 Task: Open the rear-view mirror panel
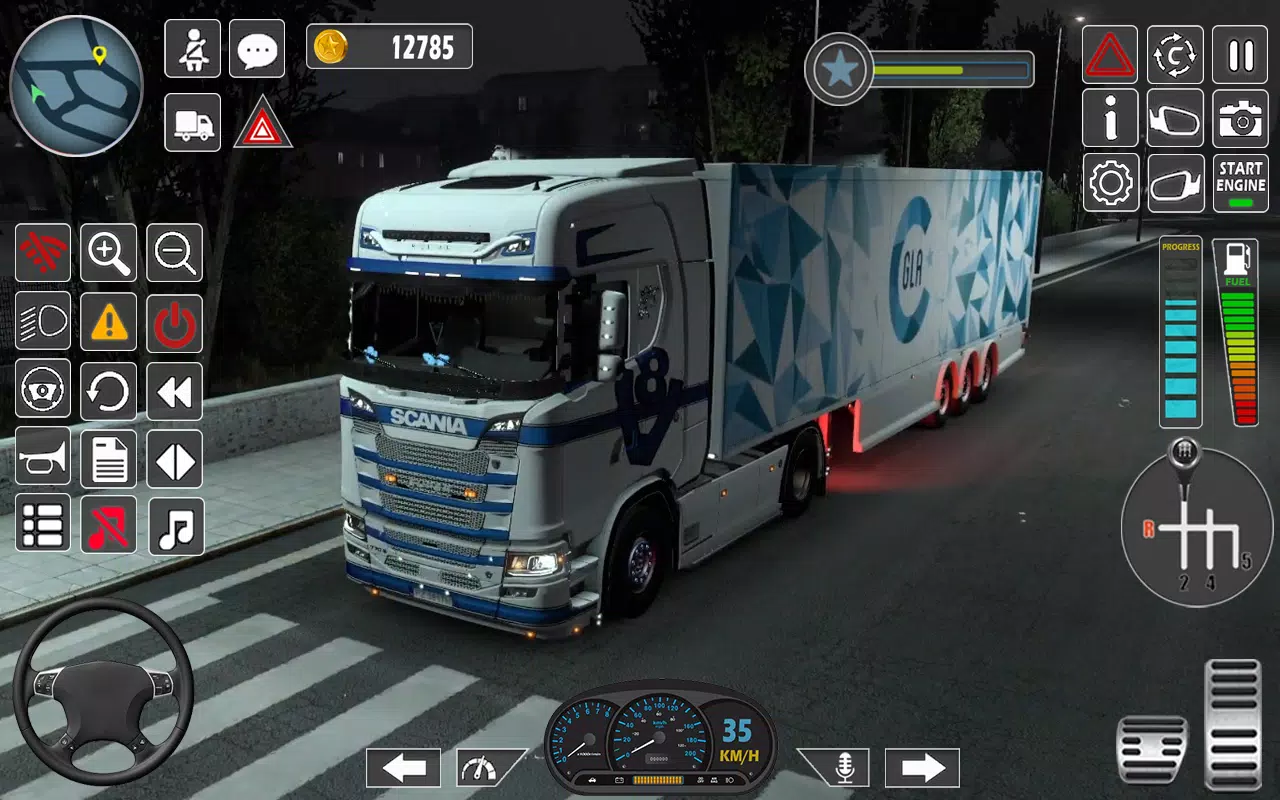tap(1175, 119)
